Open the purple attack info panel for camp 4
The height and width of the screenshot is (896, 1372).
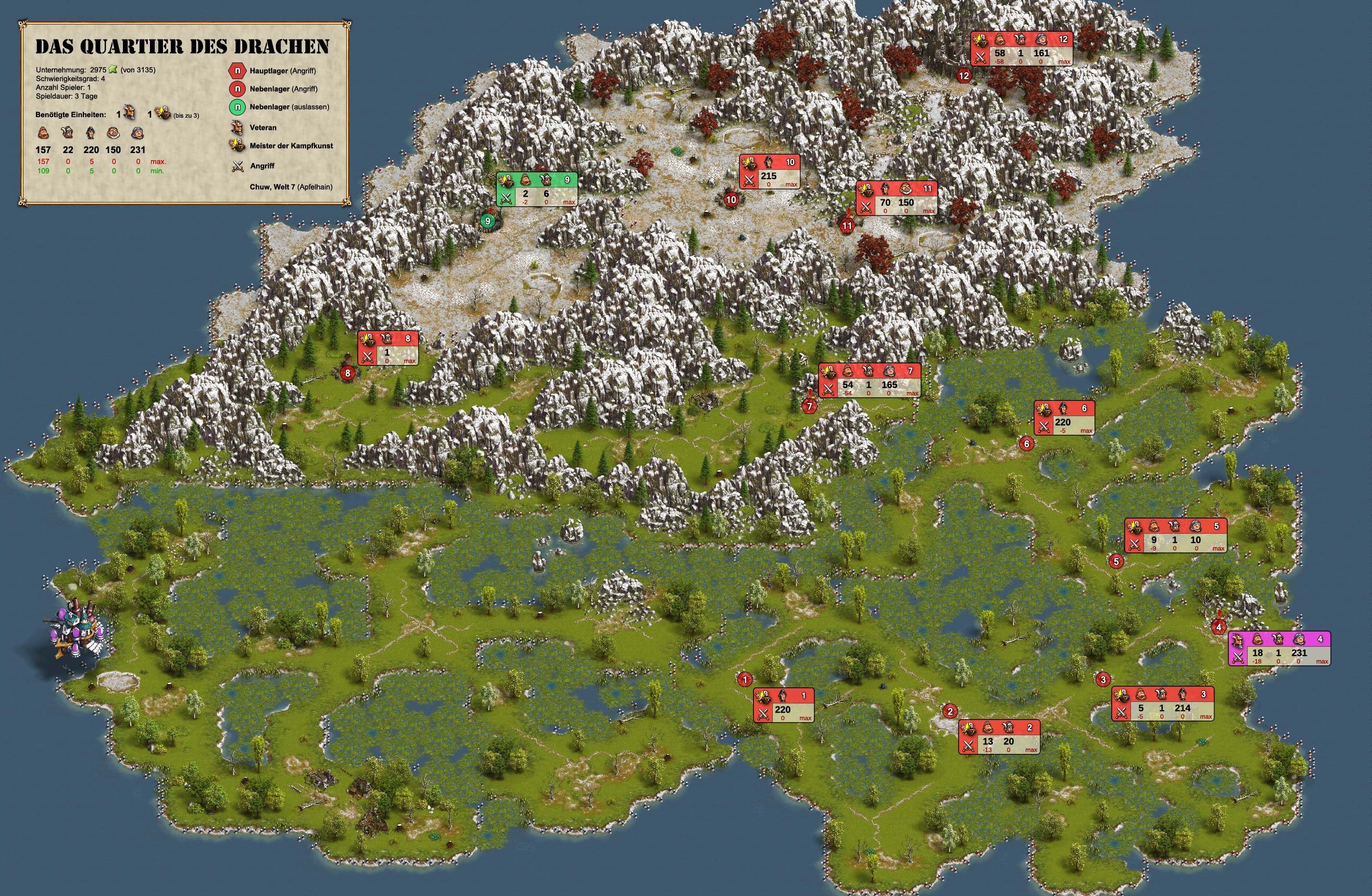click(x=1279, y=648)
